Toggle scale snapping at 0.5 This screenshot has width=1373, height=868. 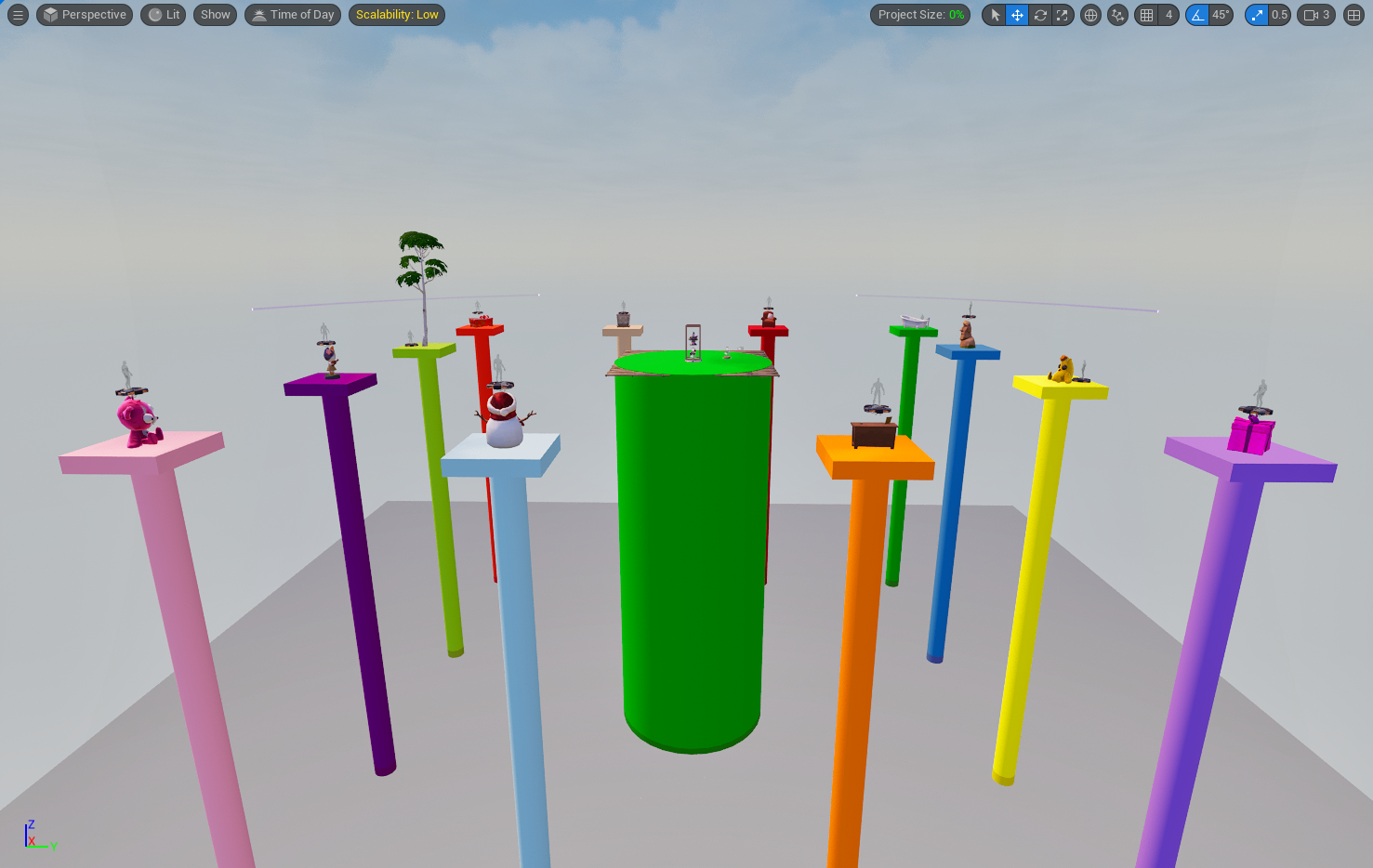pos(1257,15)
